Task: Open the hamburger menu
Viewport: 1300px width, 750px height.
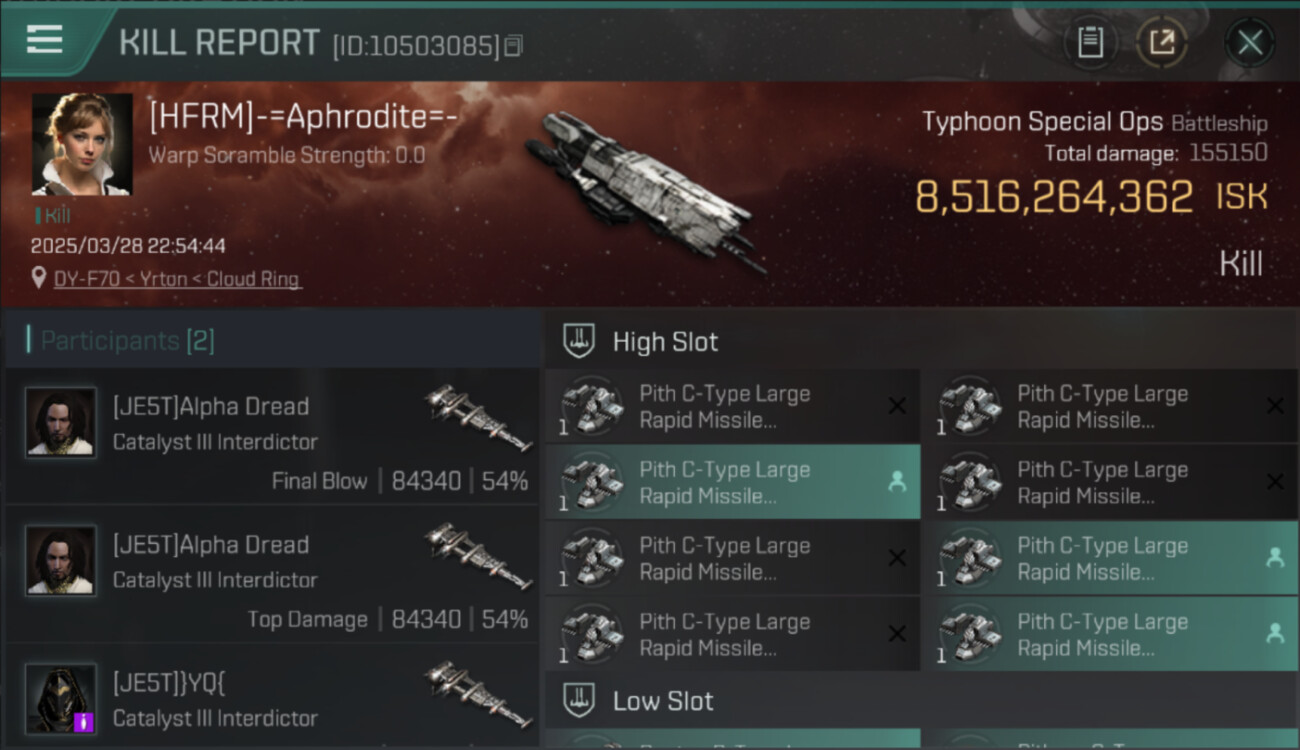Action: 45,40
